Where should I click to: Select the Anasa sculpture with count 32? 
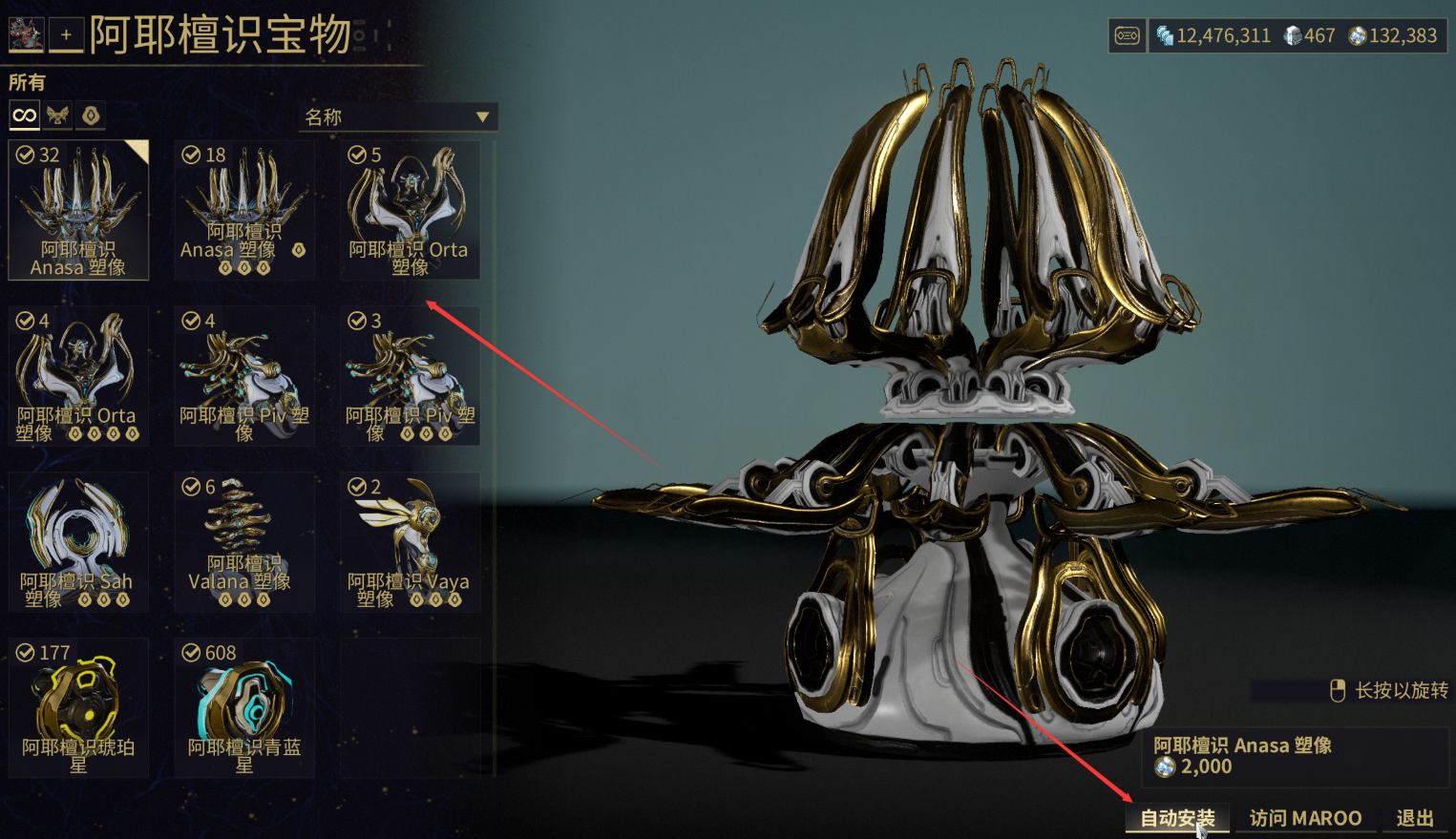point(78,210)
